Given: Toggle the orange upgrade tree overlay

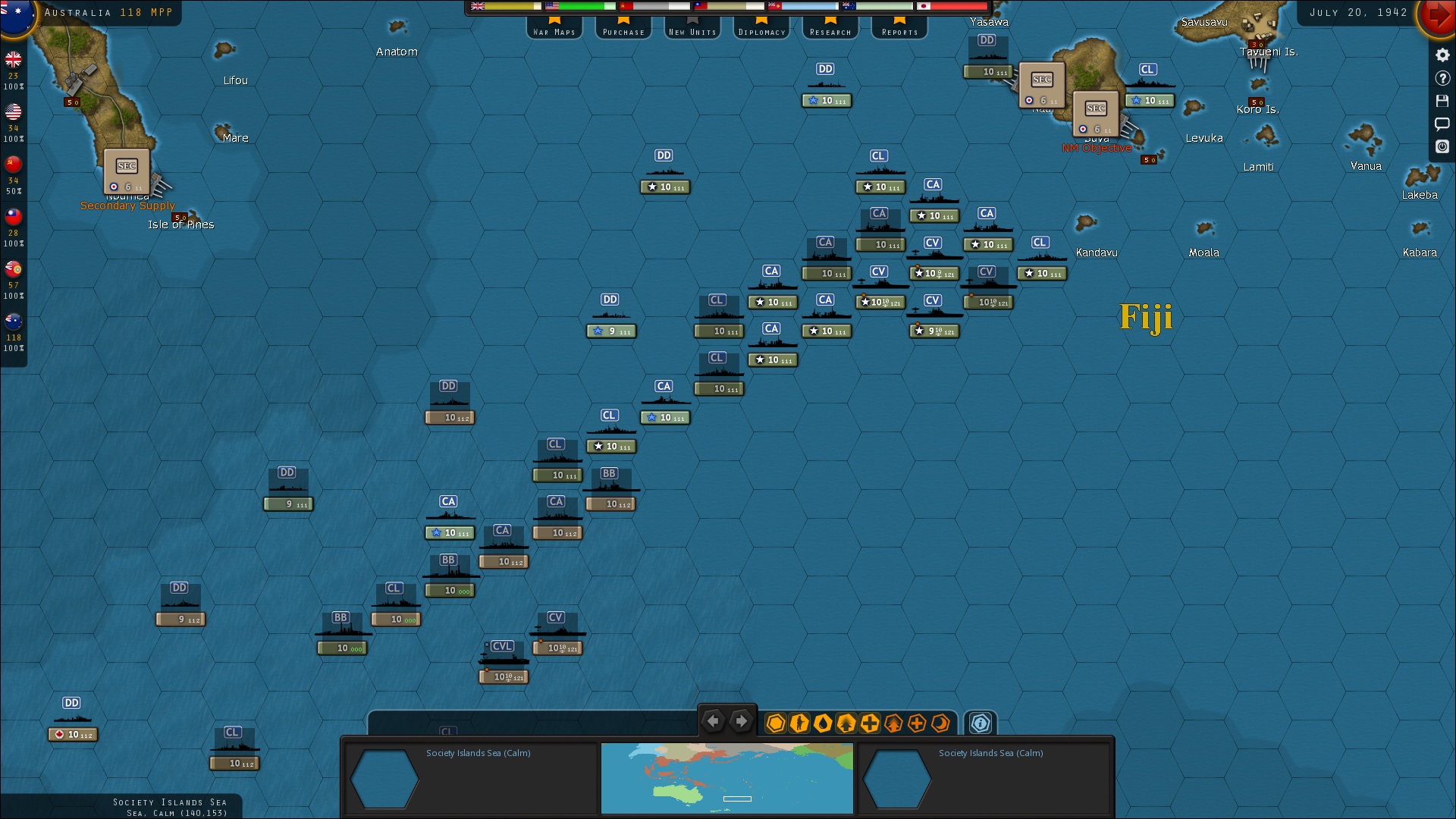Looking at the screenshot, I should coord(895,723).
